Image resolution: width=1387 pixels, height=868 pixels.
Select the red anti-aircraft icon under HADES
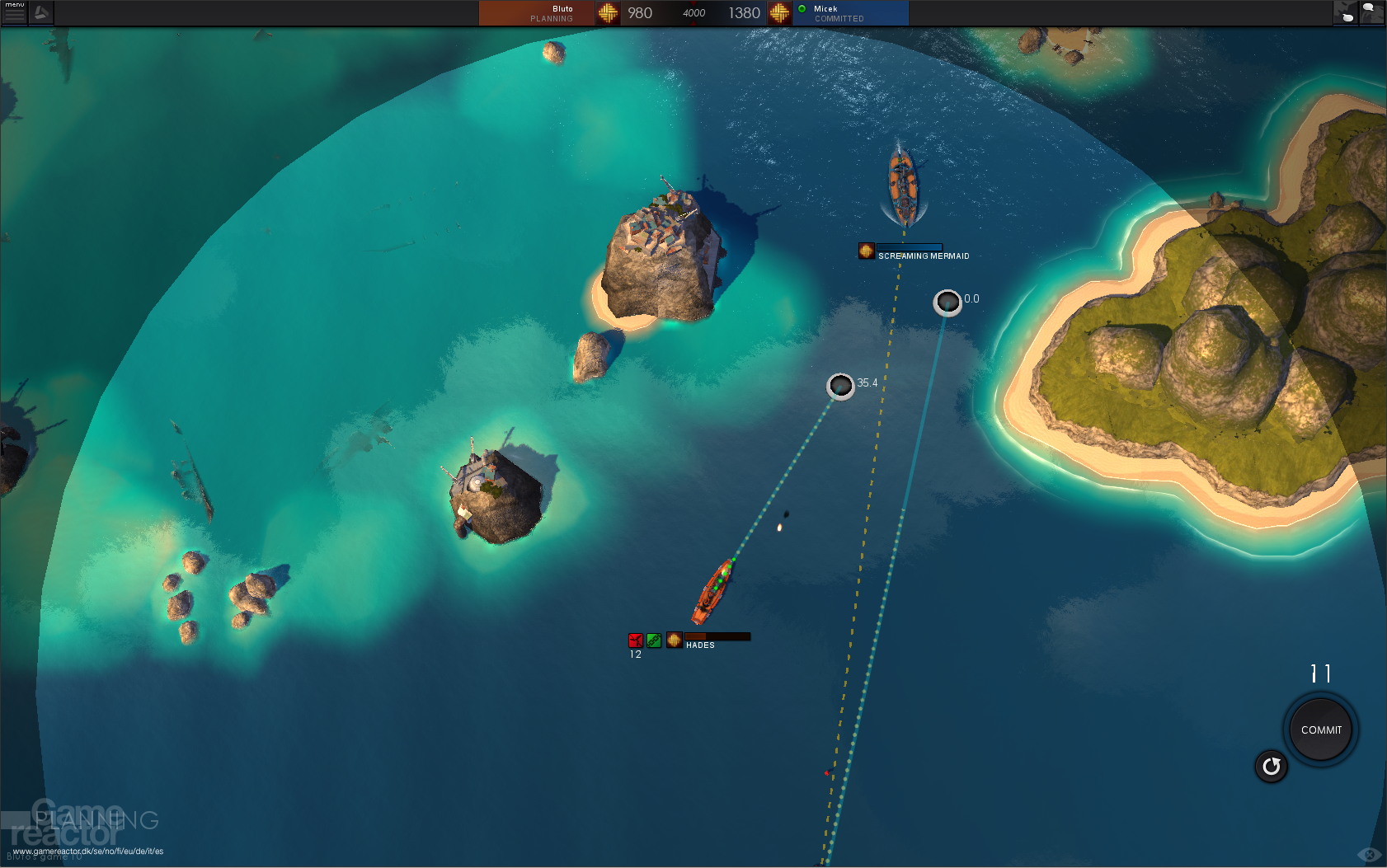click(x=635, y=640)
